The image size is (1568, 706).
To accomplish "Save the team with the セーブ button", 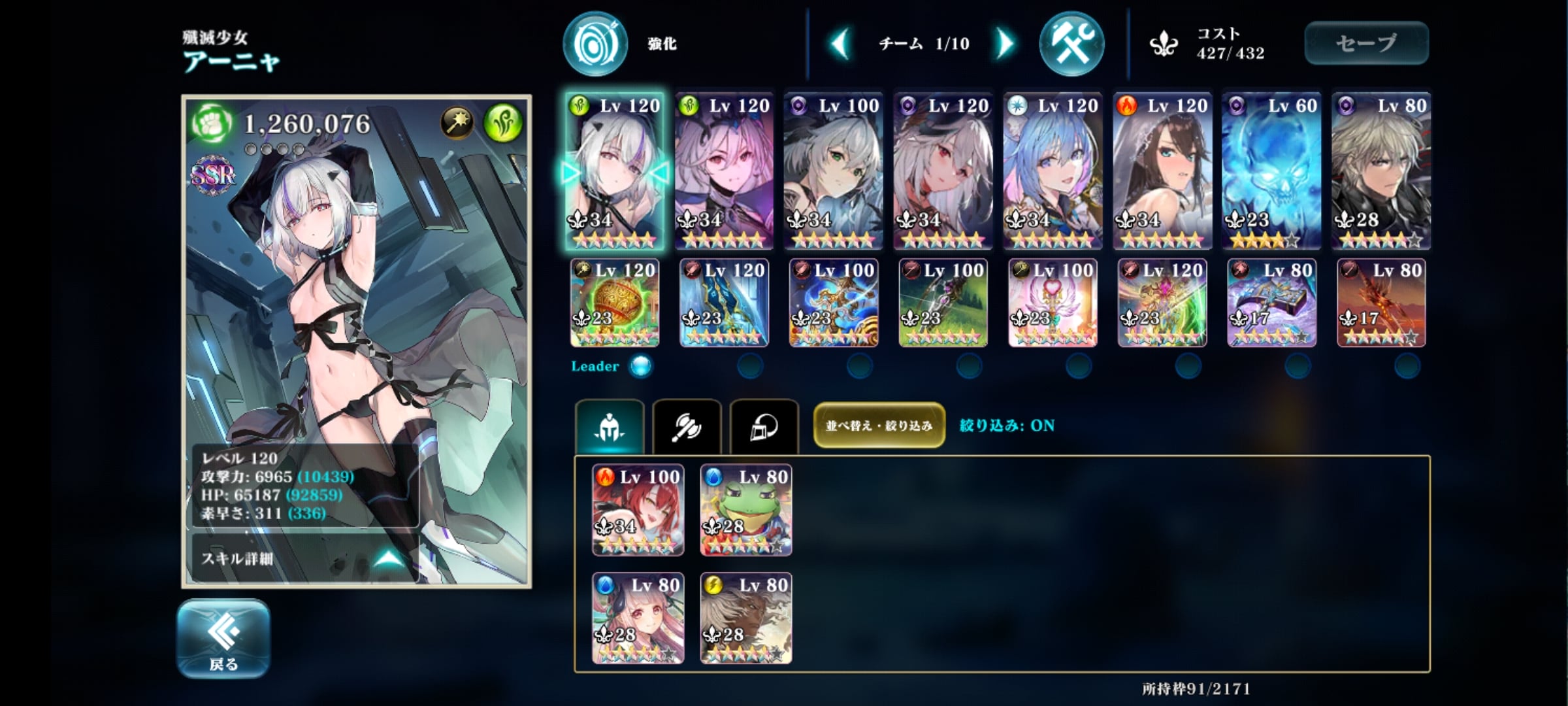I will pyautogui.click(x=1366, y=43).
